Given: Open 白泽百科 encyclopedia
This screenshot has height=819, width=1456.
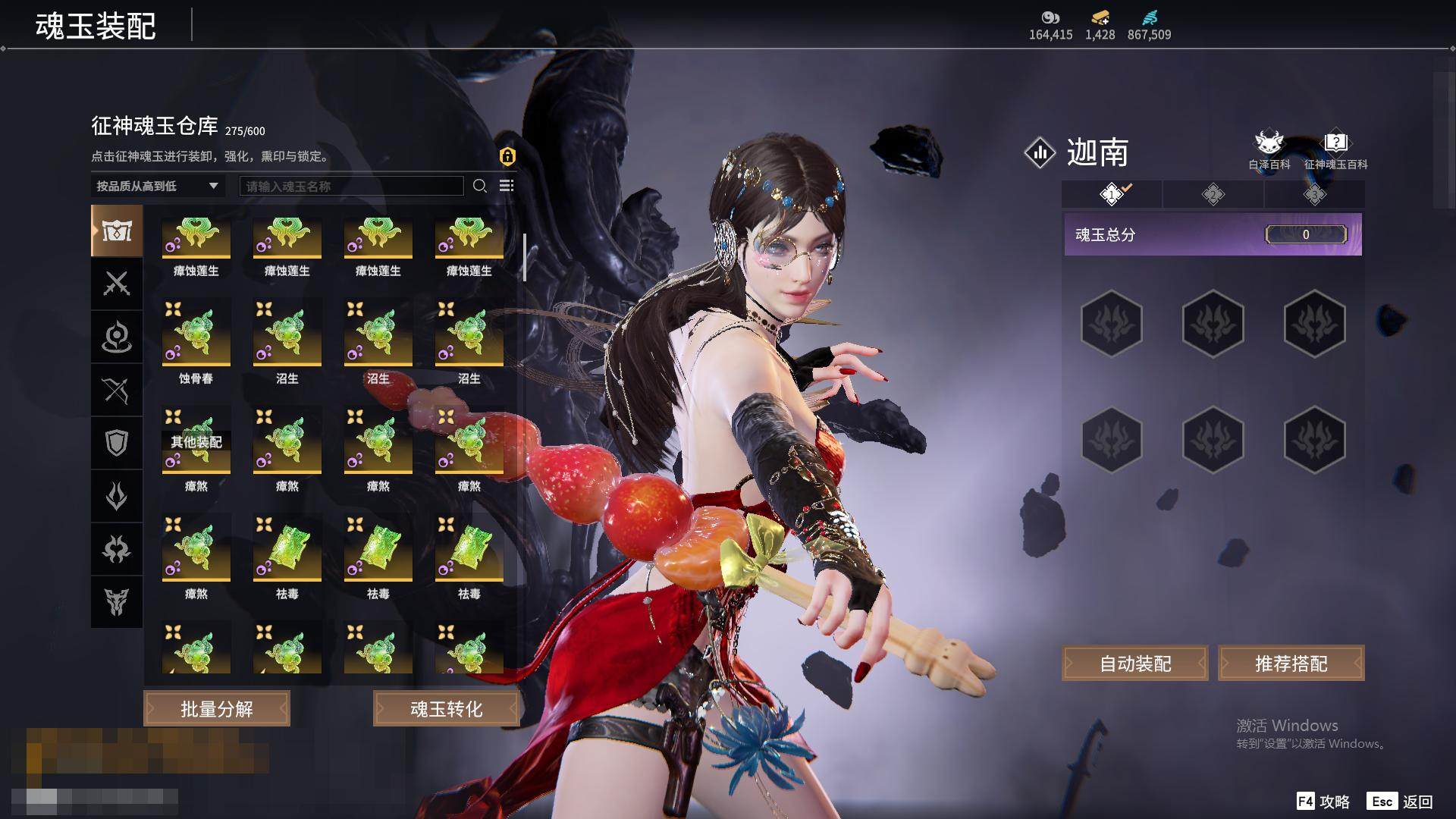Looking at the screenshot, I should point(1269,150).
